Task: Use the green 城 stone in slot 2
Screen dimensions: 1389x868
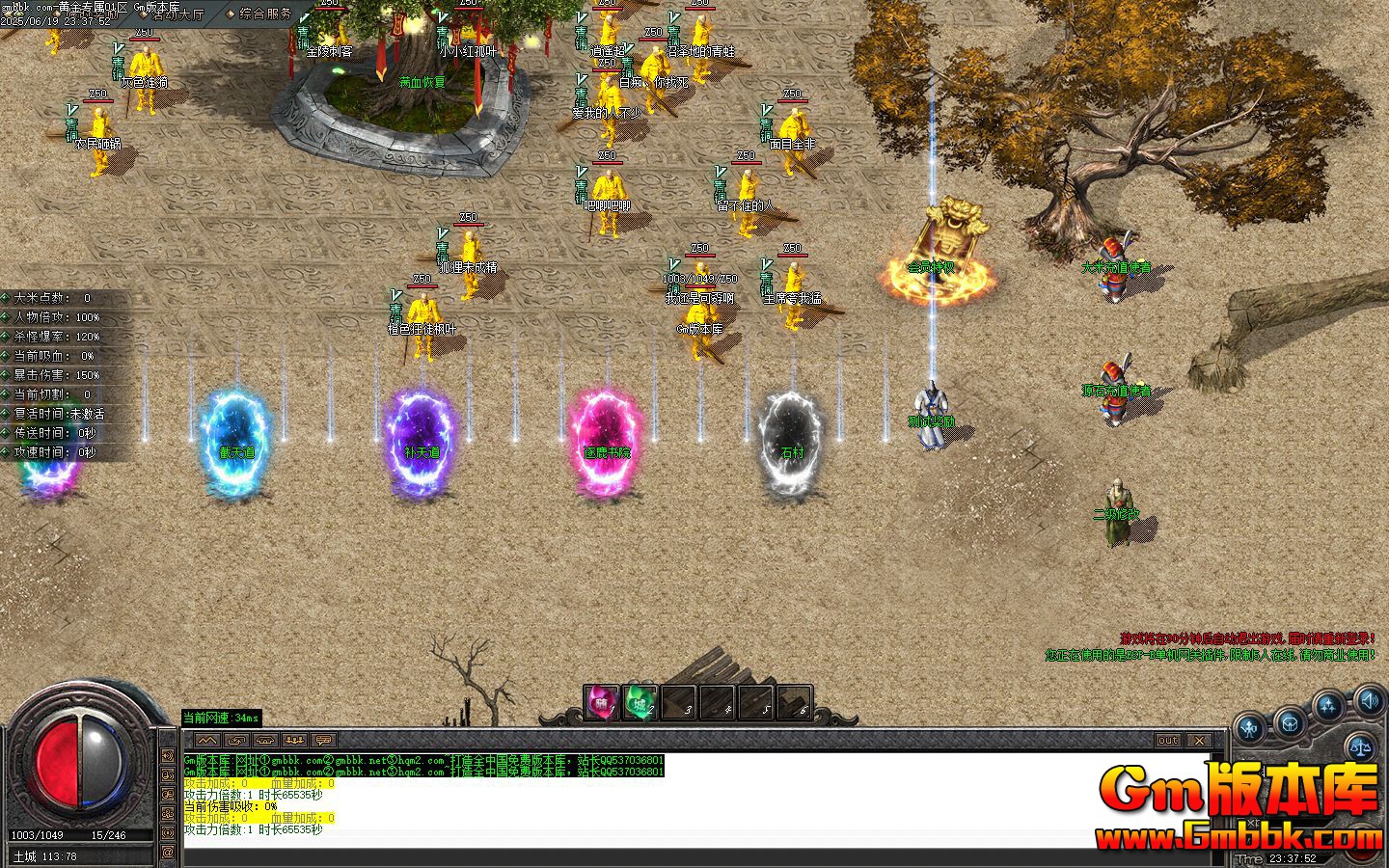Action: coord(640,703)
